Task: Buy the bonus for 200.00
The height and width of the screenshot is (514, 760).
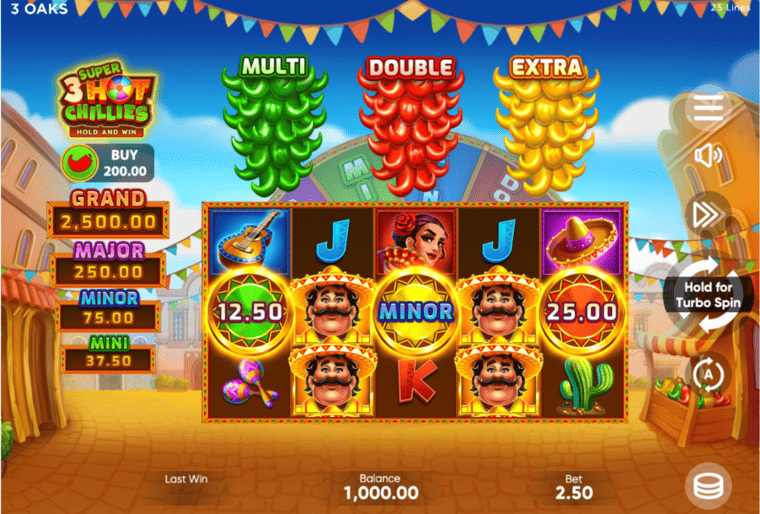Action: point(108,162)
